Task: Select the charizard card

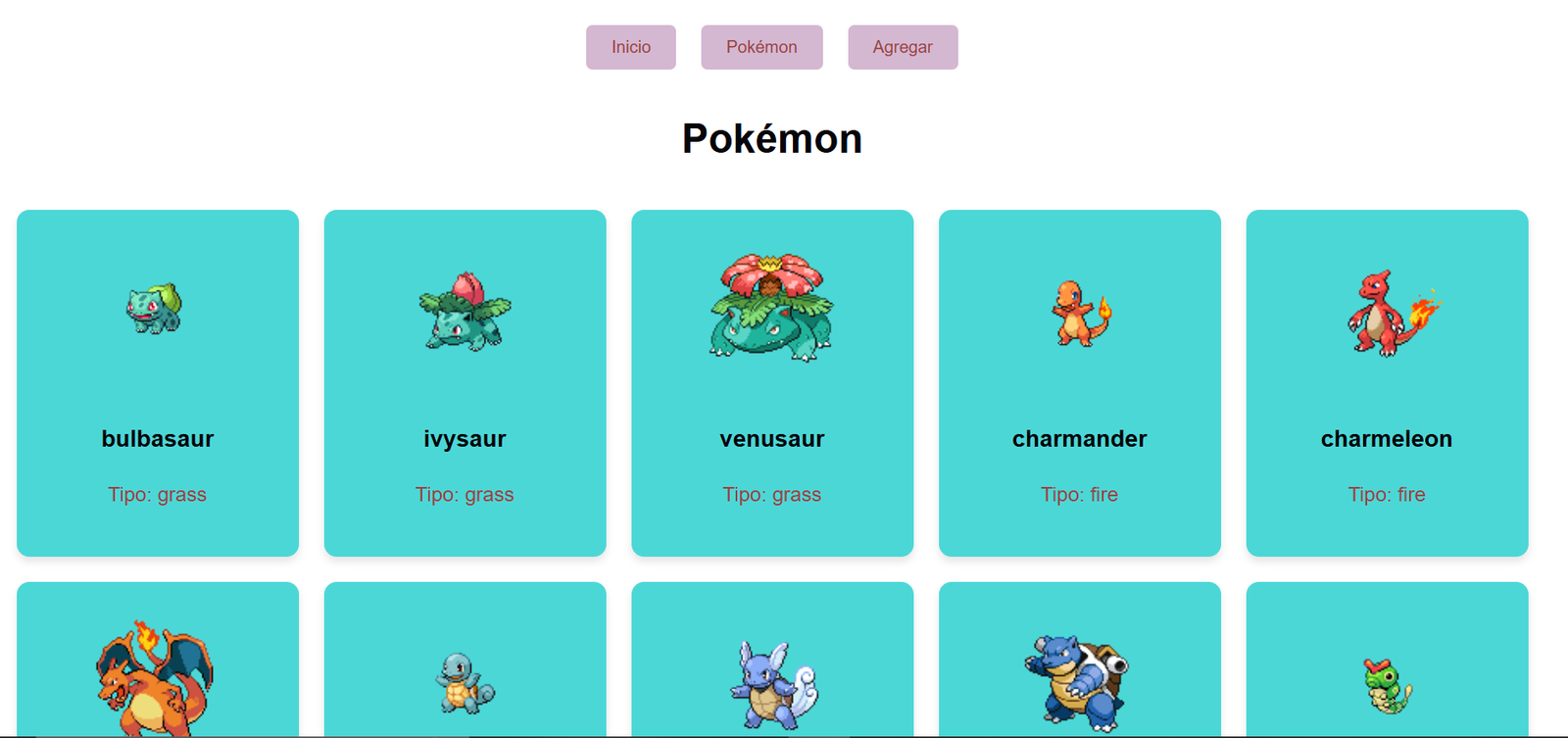Action: pyautogui.click(x=157, y=657)
